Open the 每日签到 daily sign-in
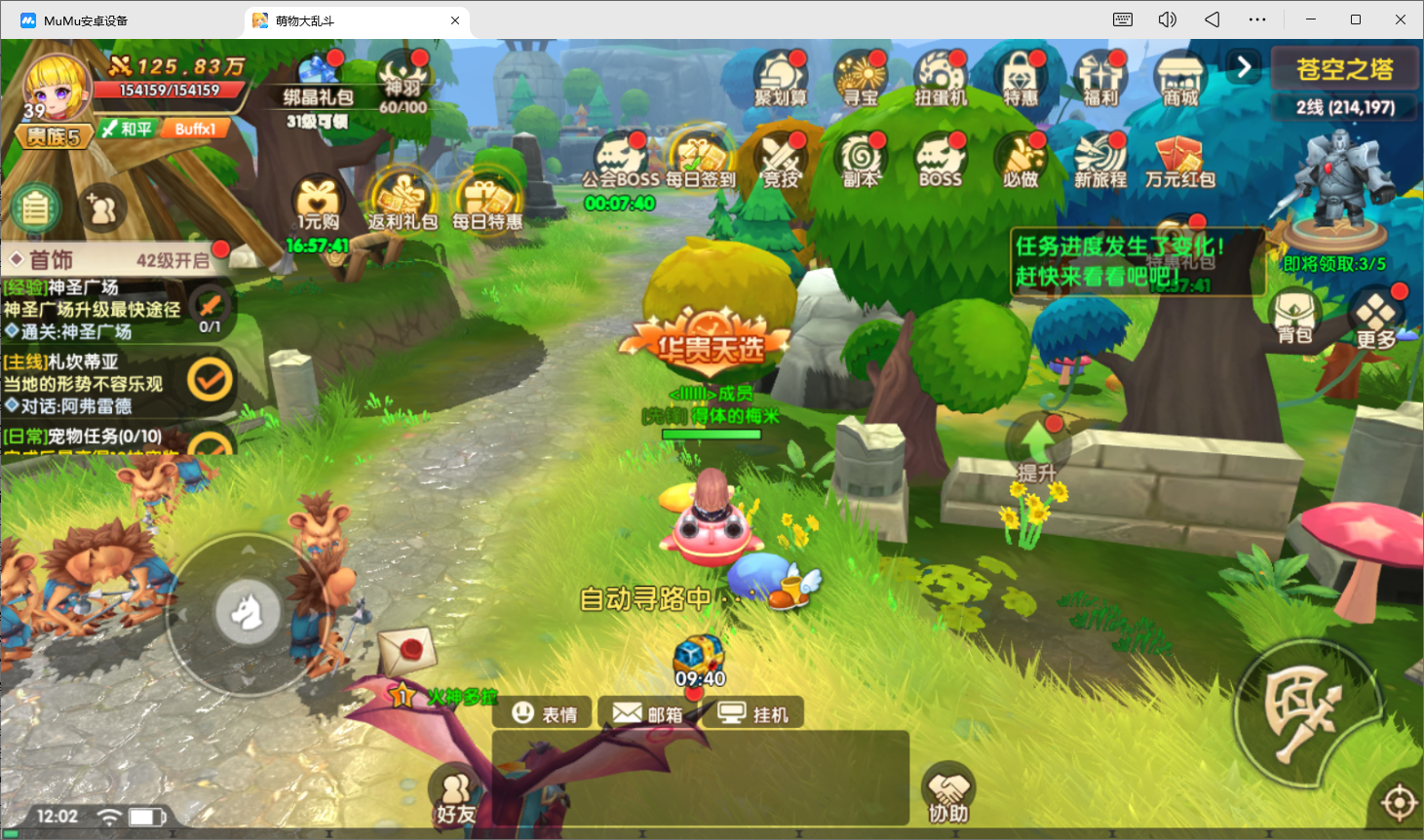 click(x=701, y=159)
